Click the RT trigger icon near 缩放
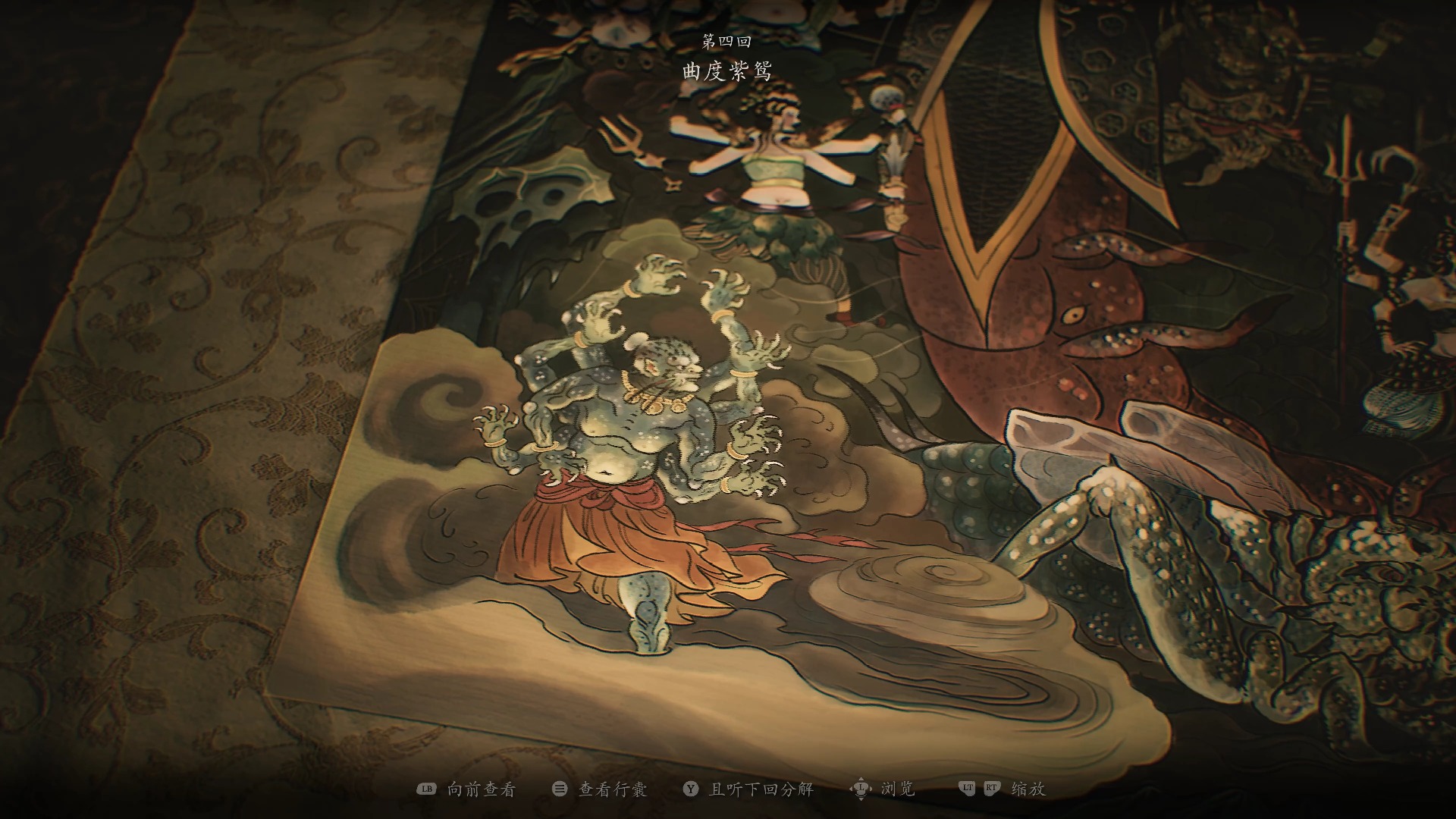Screen dimensions: 1456x819 pyautogui.click(x=991, y=789)
